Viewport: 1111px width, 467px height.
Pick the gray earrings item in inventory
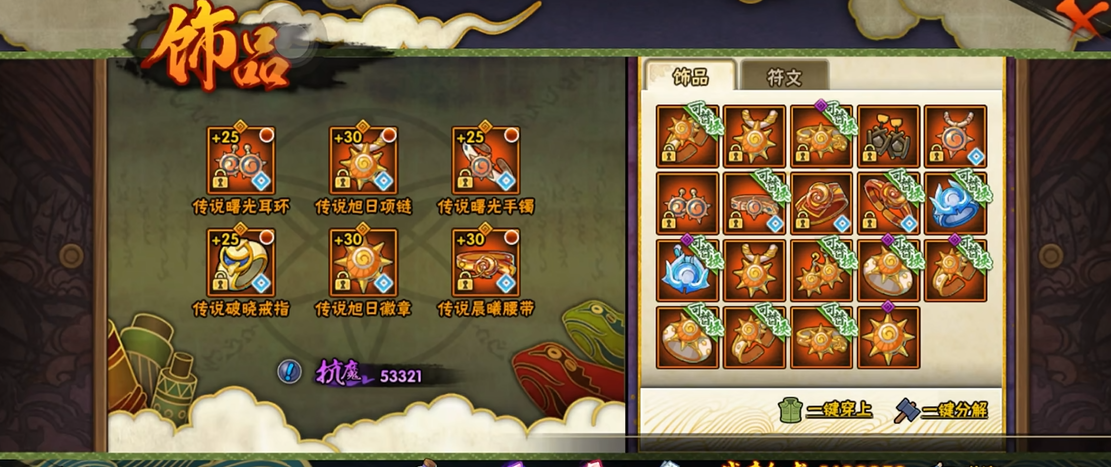(887, 136)
